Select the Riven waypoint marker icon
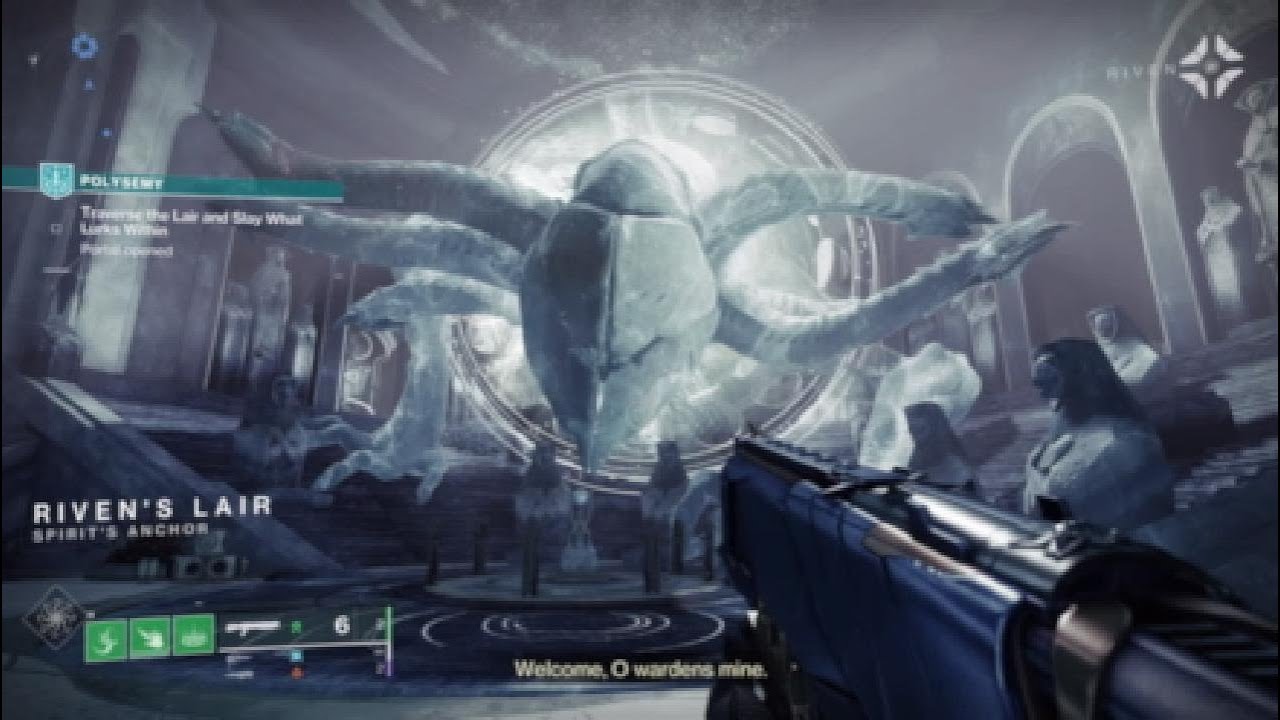Viewport: 1280px width, 720px height. click(1210, 69)
